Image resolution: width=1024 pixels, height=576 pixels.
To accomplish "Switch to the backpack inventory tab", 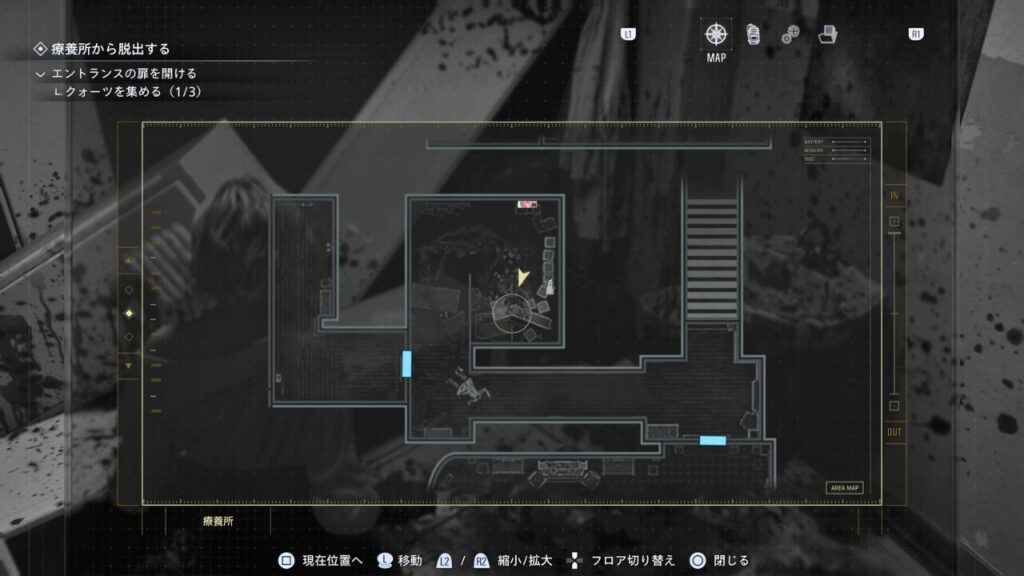I will point(753,34).
